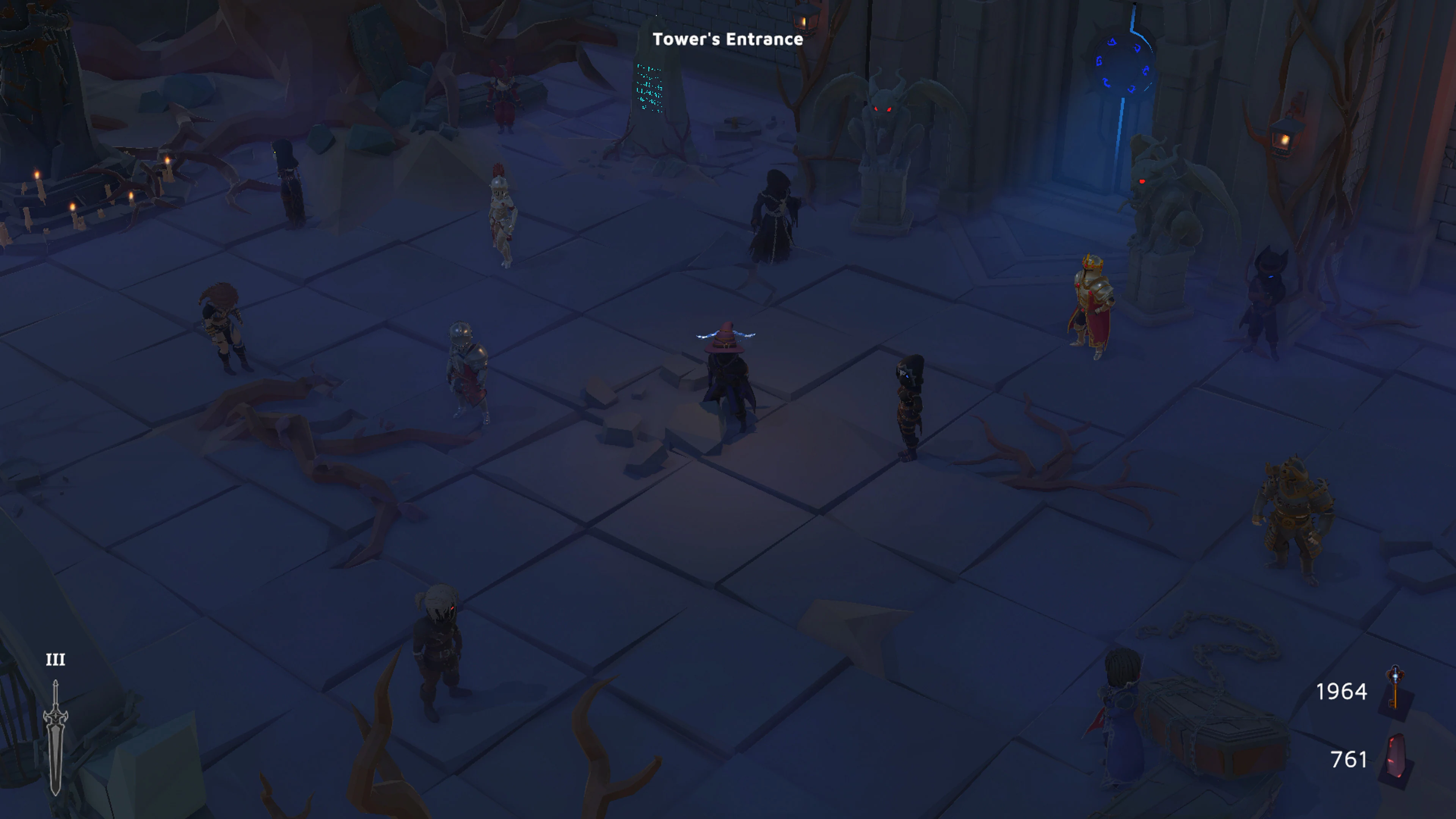
Task: Click the 1964 key count value
Action: click(x=1342, y=692)
